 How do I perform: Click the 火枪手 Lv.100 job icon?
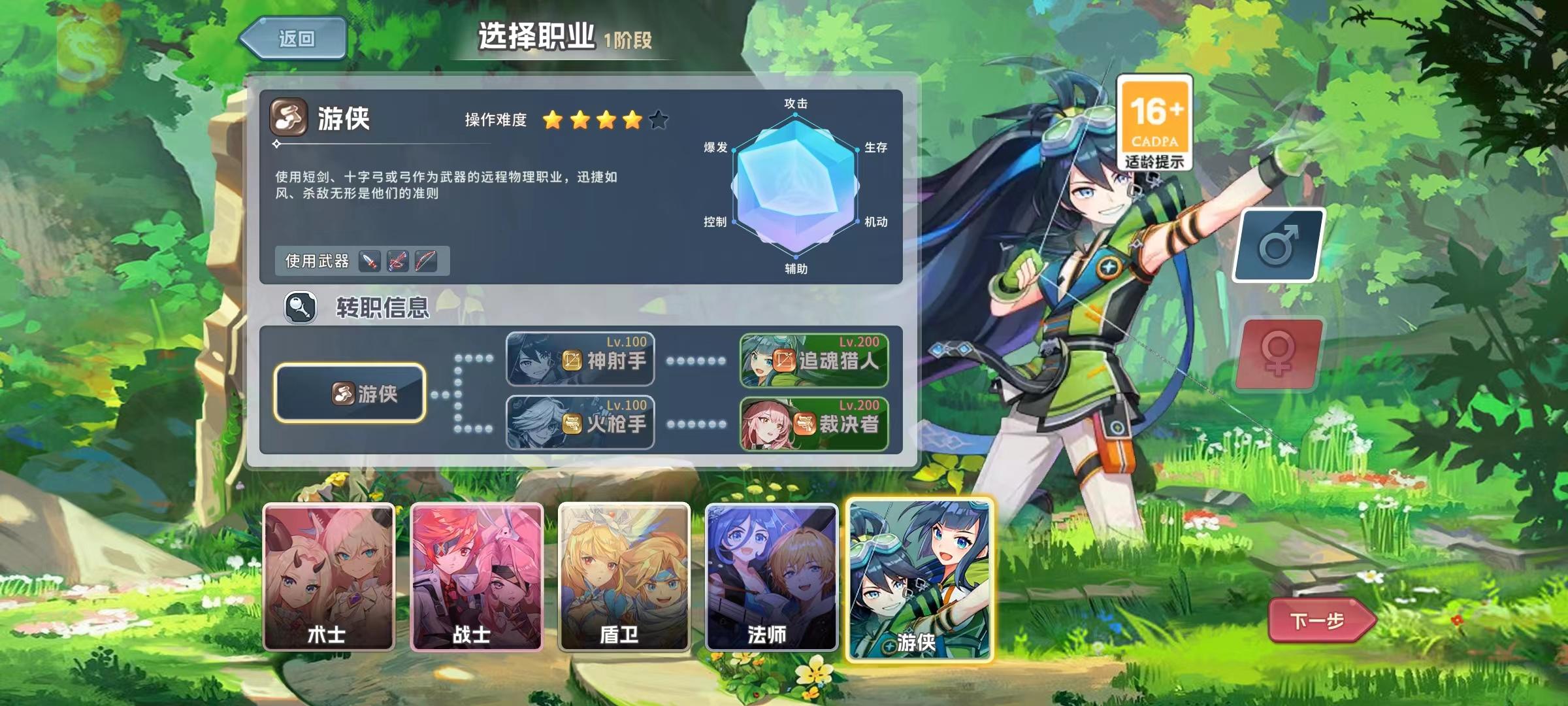pos(580,422)
